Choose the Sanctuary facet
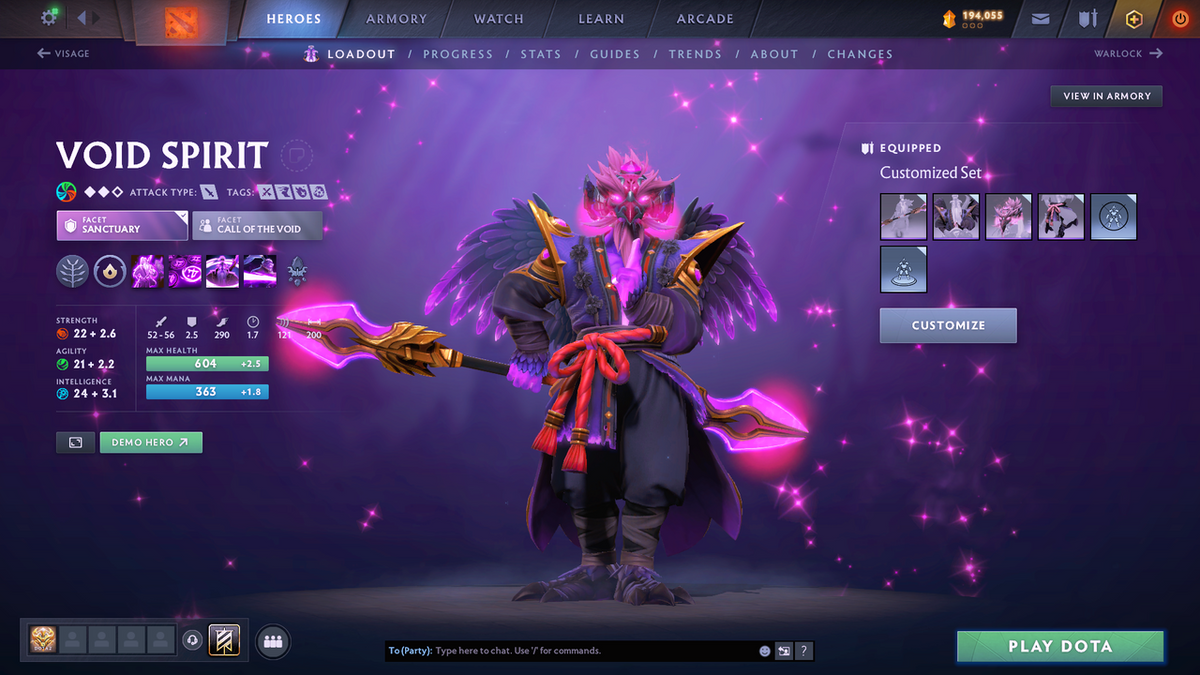 [122, 225]
